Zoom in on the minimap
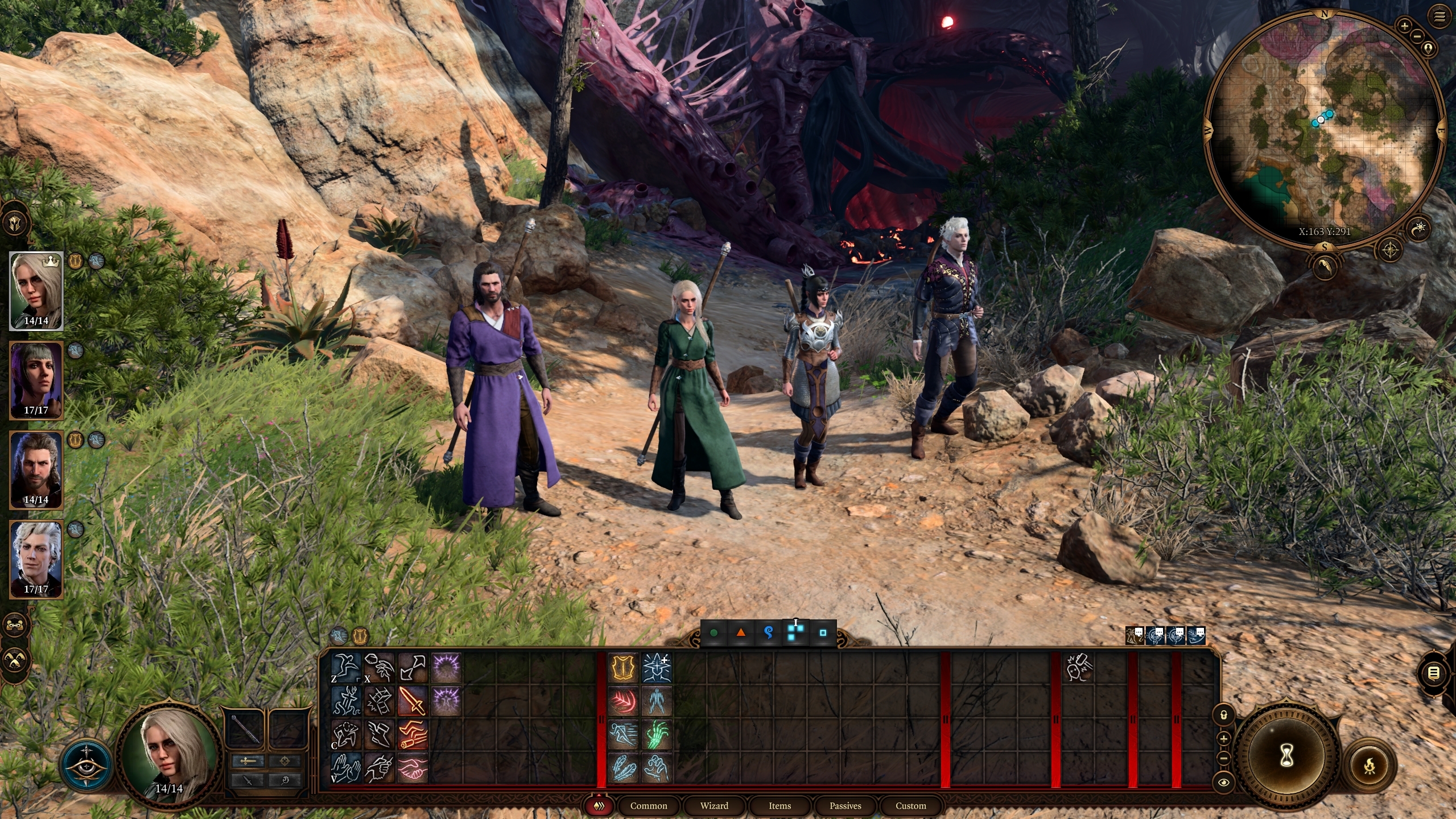The image size is (1456, 819). tap(1405, 26)
